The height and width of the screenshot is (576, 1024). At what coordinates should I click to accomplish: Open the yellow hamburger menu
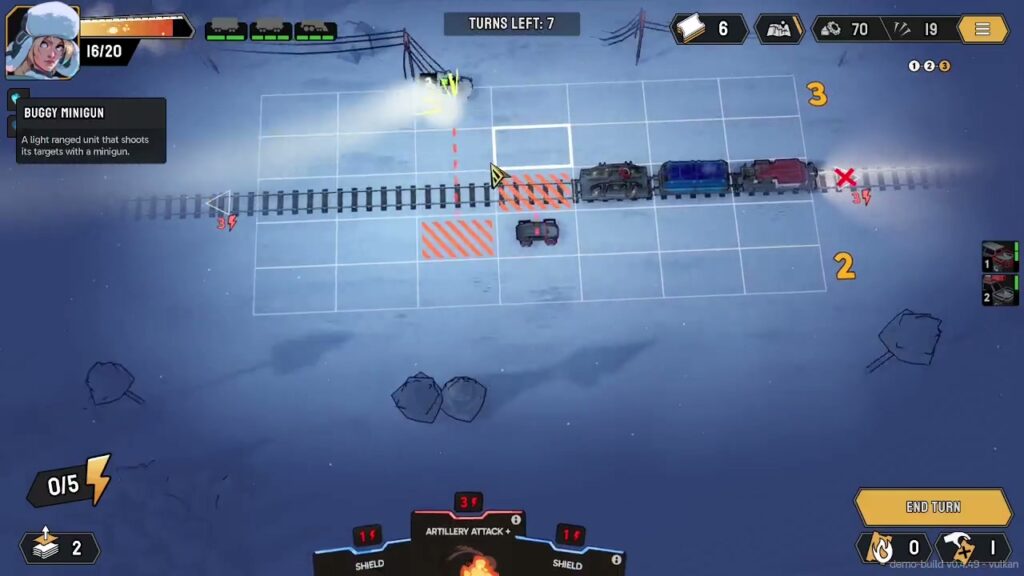982,29
